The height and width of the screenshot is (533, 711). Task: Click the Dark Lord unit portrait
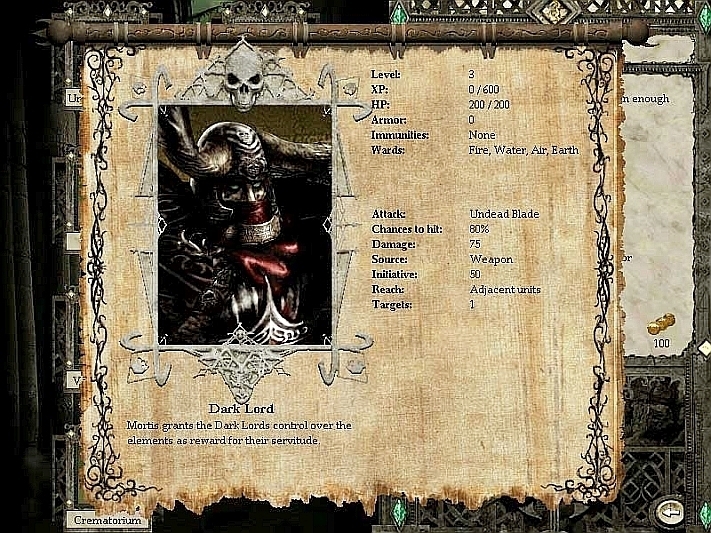point(245,225)
